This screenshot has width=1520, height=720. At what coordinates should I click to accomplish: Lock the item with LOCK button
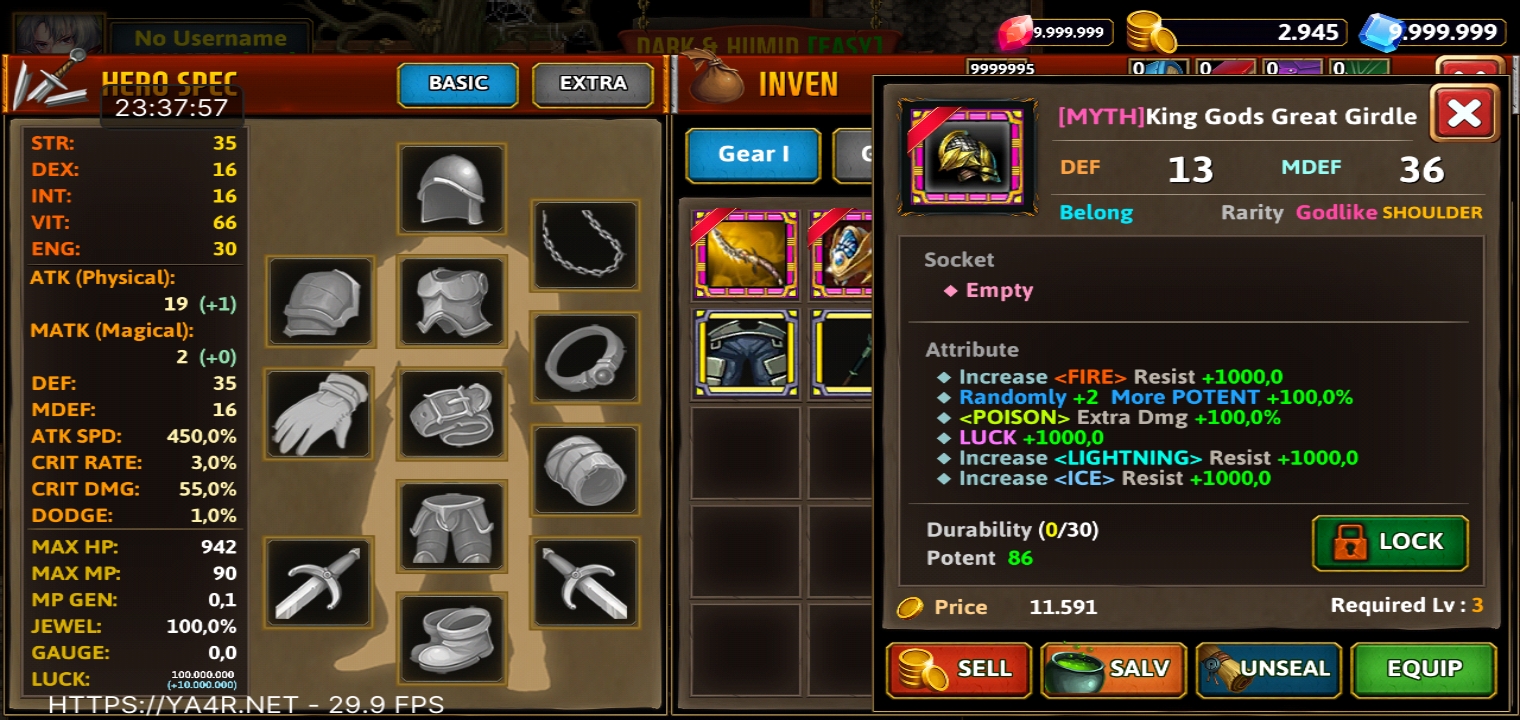click(x=1390, y=542)
